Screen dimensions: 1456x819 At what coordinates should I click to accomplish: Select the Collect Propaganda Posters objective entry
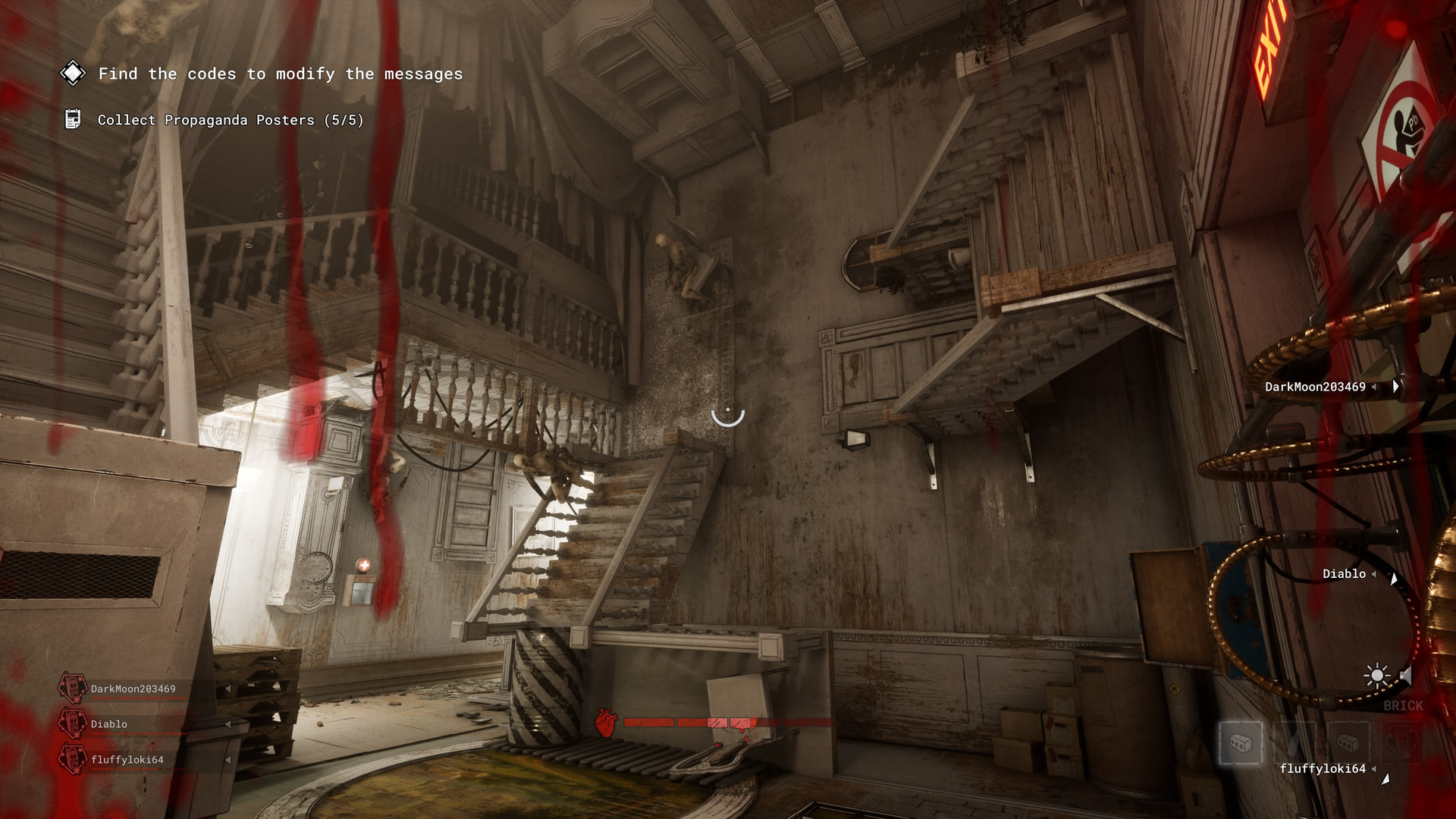click(x=231, y=121)
